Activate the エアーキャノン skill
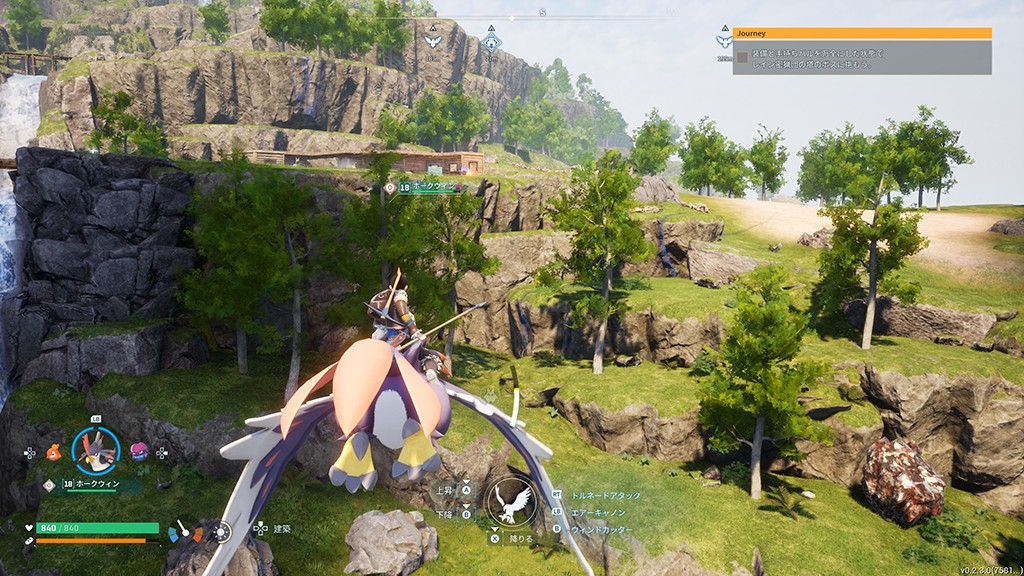1024x576 pixels. [x=601, y=512]
